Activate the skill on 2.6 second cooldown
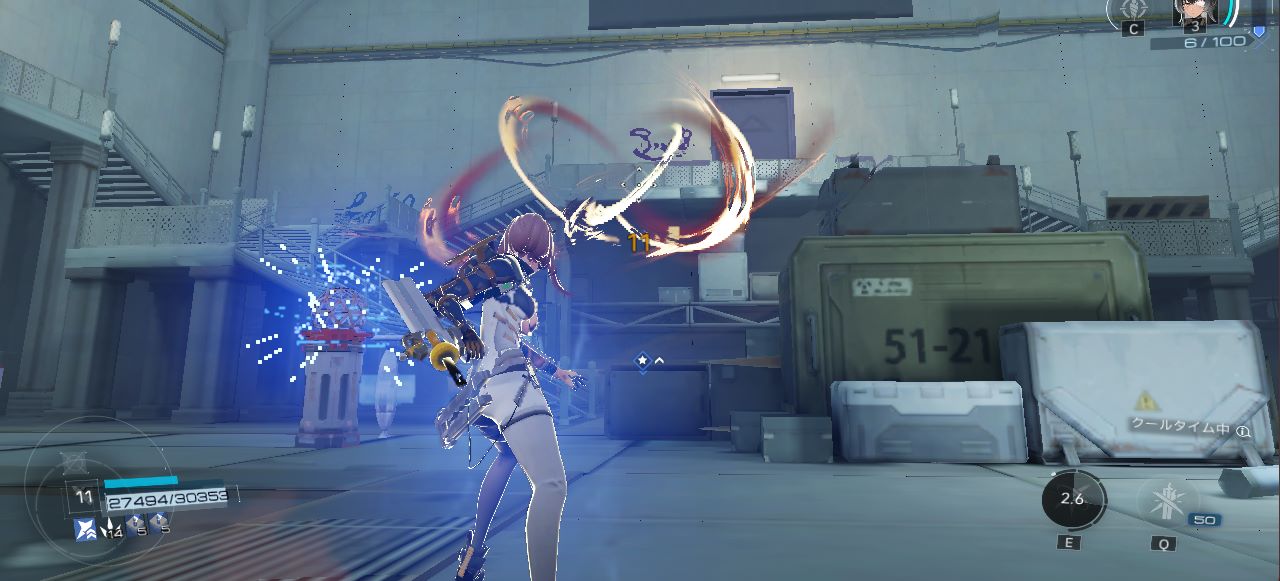 [1073, 499]
